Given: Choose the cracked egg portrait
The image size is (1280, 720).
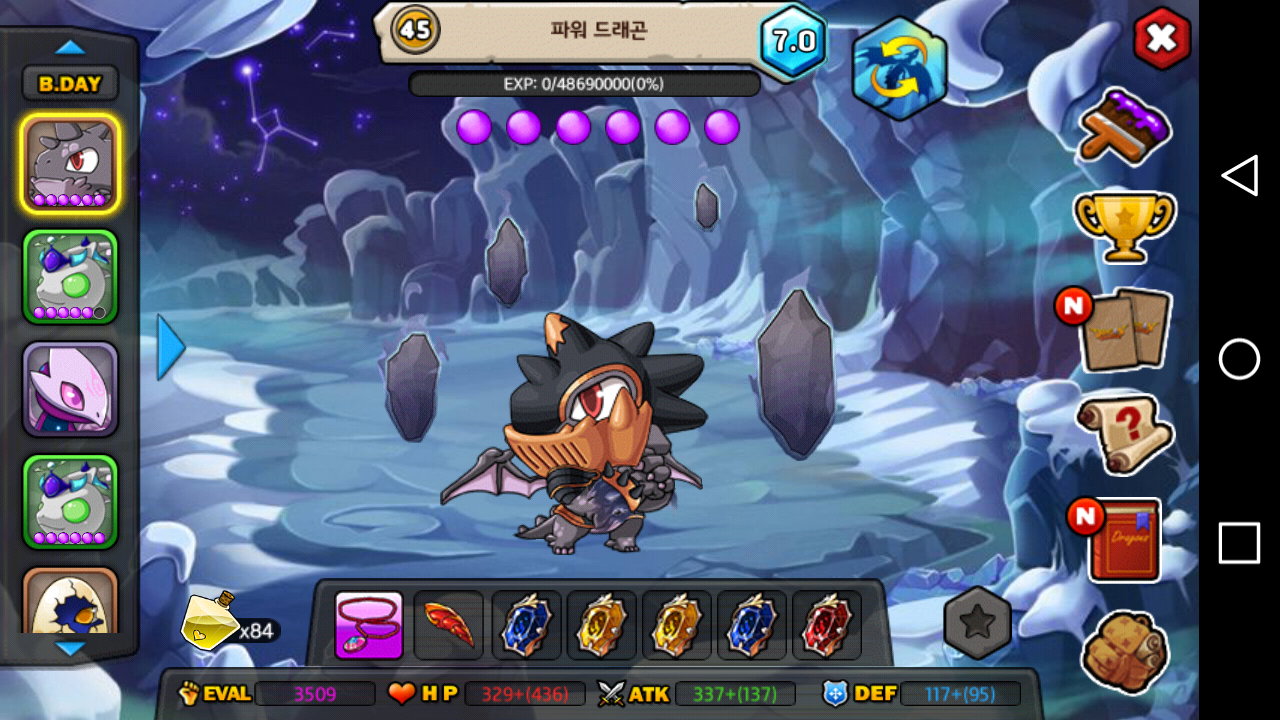Looking at the screenshot, I should pyautogui.click(x=70, y=603).
